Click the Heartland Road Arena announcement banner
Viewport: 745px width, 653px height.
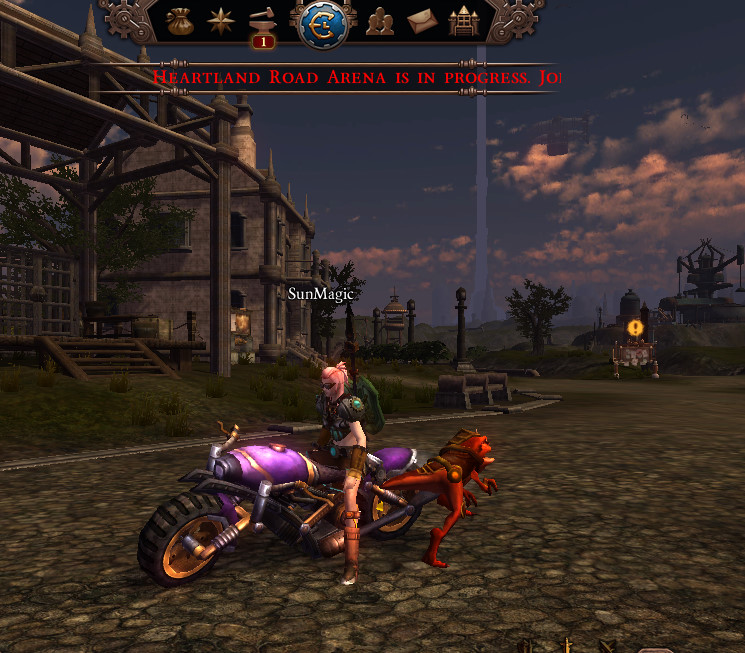coord(356,77)
